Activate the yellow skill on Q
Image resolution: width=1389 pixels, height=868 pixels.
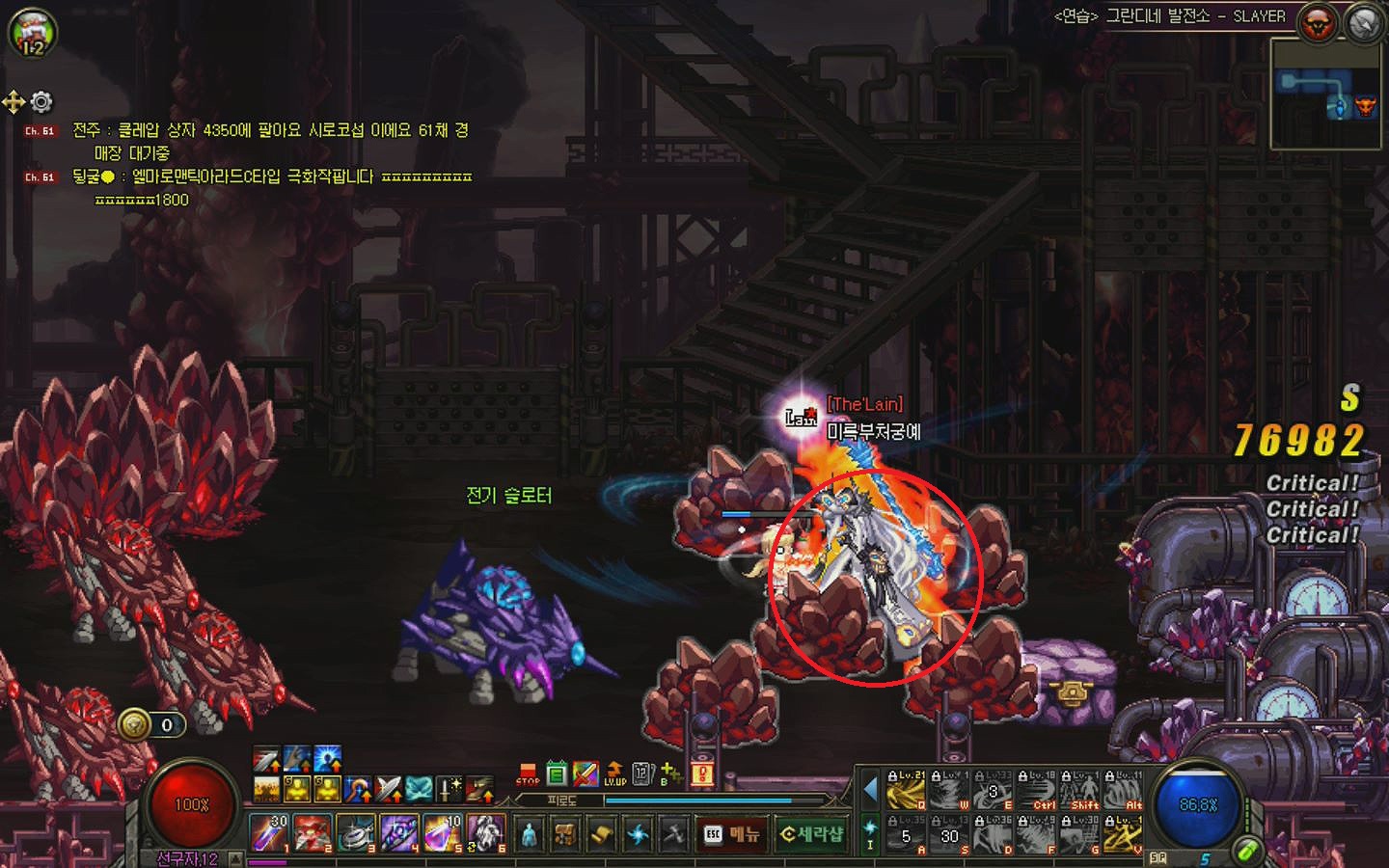pyautogui.click(x=907, y=791)
